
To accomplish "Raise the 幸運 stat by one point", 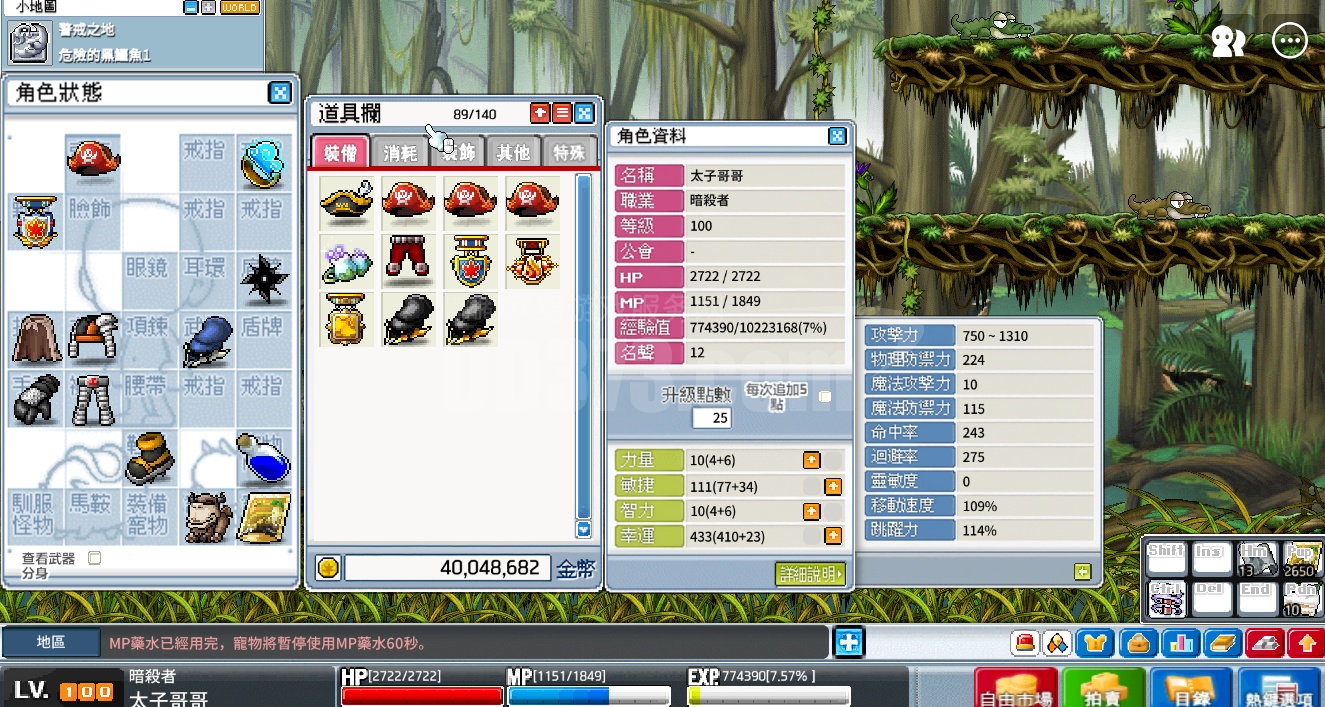I will point(832,536).
